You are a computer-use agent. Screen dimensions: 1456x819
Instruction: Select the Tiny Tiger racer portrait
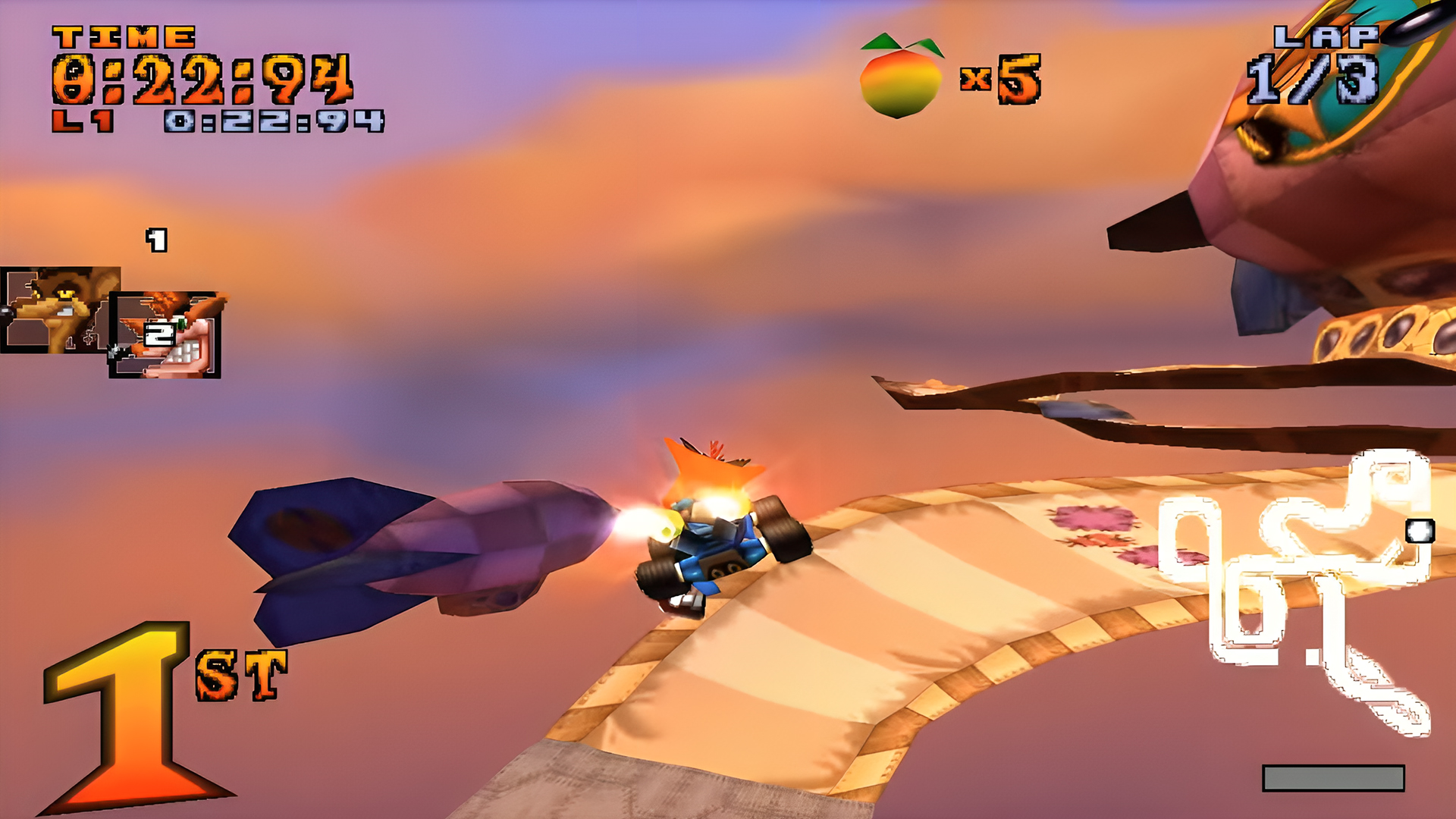(x=53, y=309)
